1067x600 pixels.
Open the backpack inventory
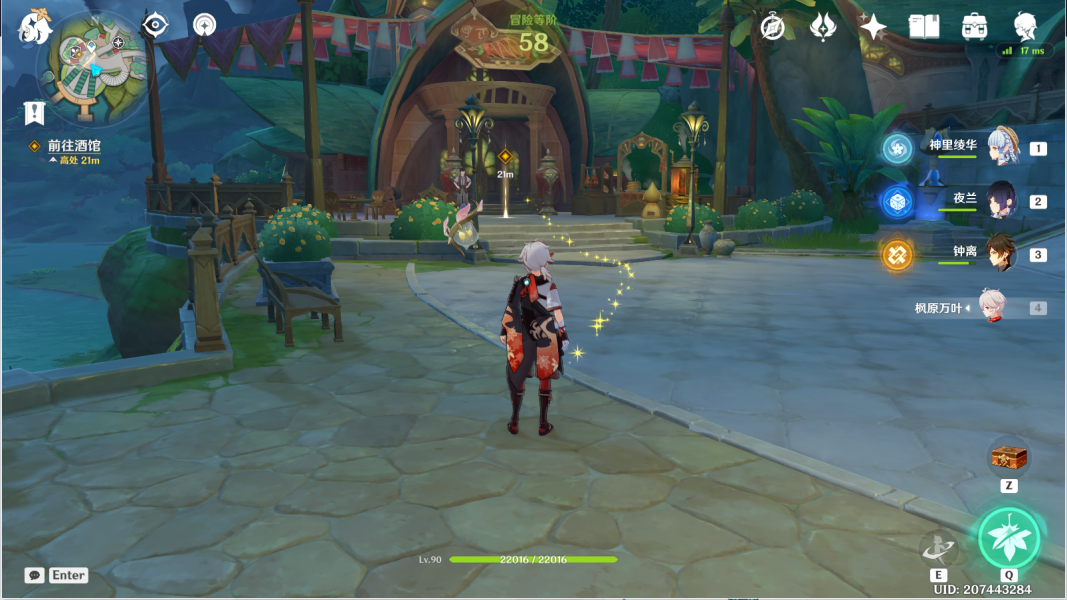tap(974, 27)
